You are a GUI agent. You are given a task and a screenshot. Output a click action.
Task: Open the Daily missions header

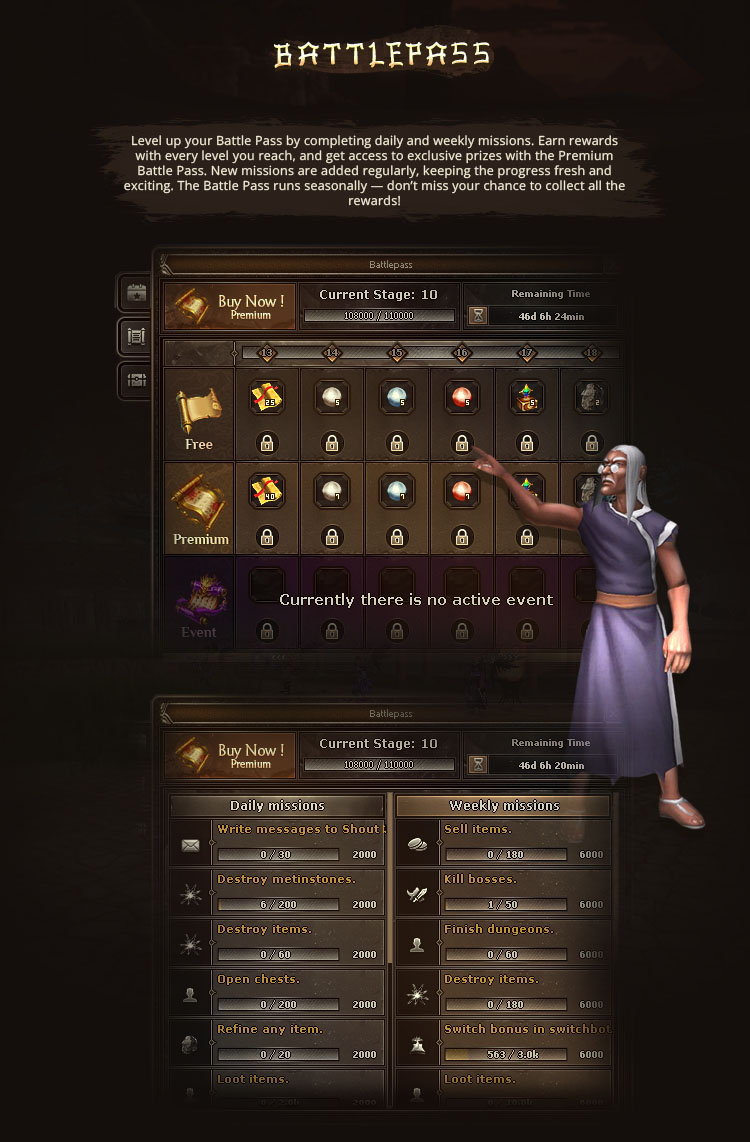tap(277, 806)
